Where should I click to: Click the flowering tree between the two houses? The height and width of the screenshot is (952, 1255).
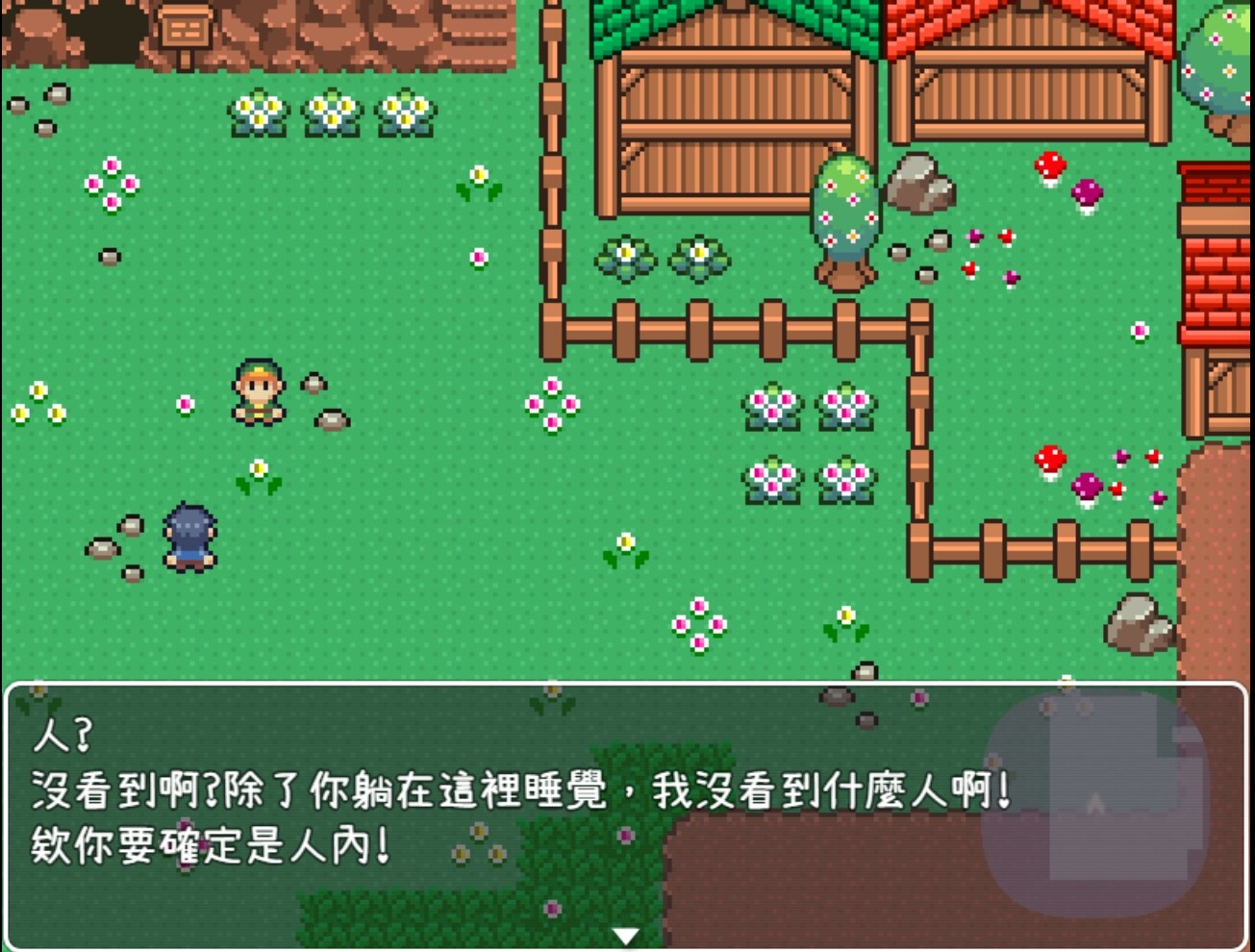(844, 212)
